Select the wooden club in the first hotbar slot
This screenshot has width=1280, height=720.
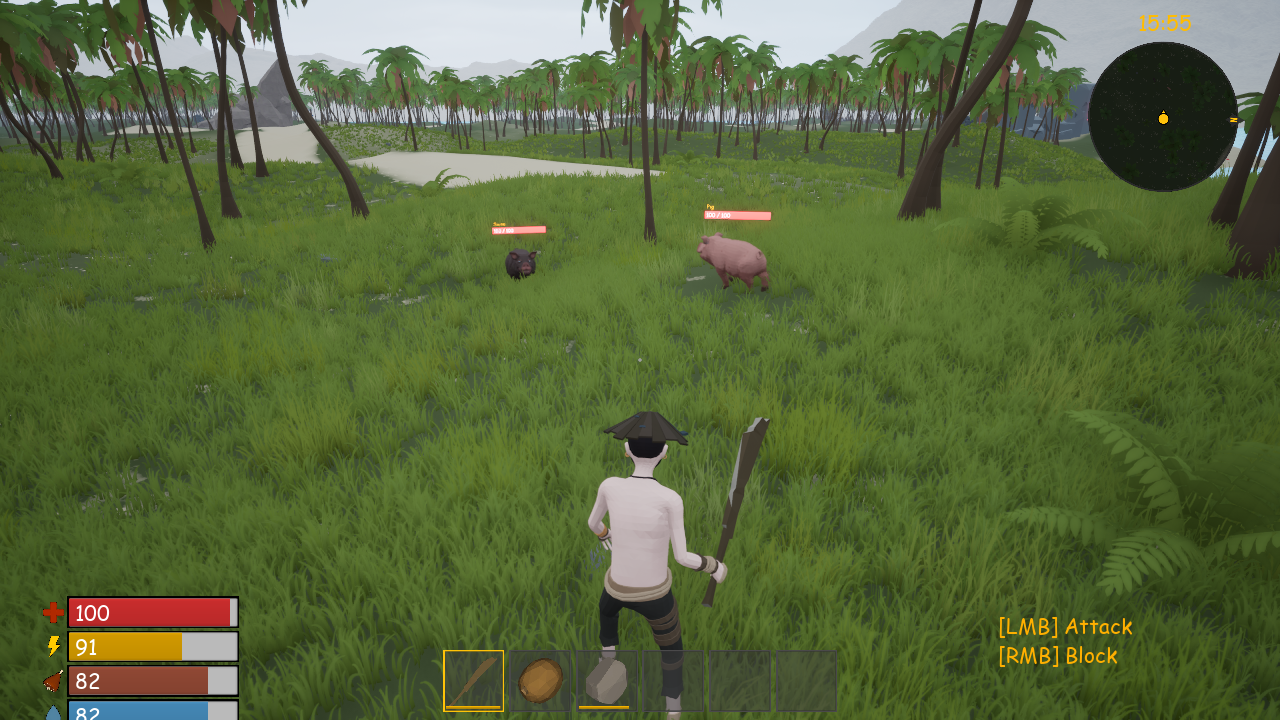471,679
